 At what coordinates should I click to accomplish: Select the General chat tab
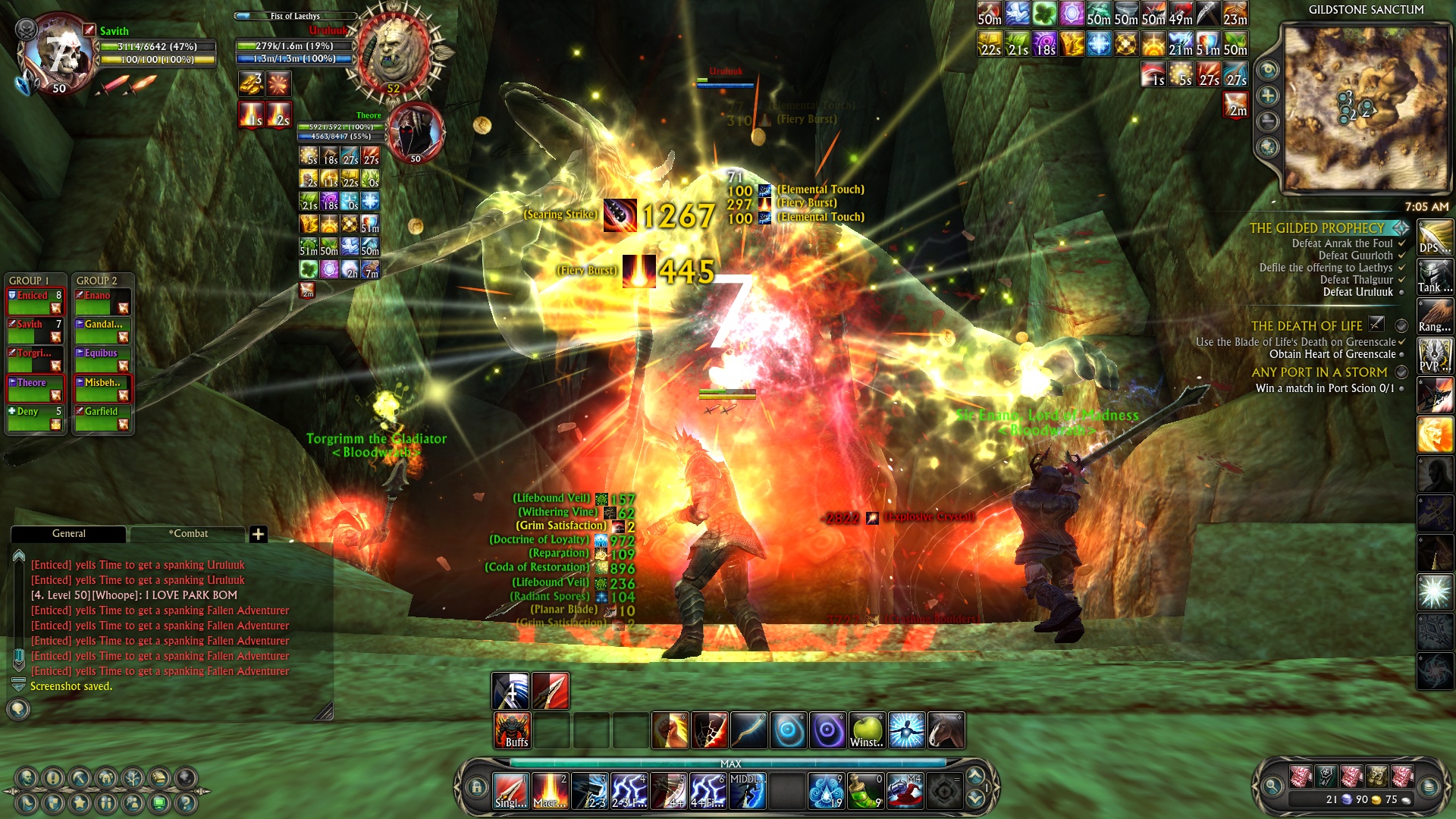point(68,534)
